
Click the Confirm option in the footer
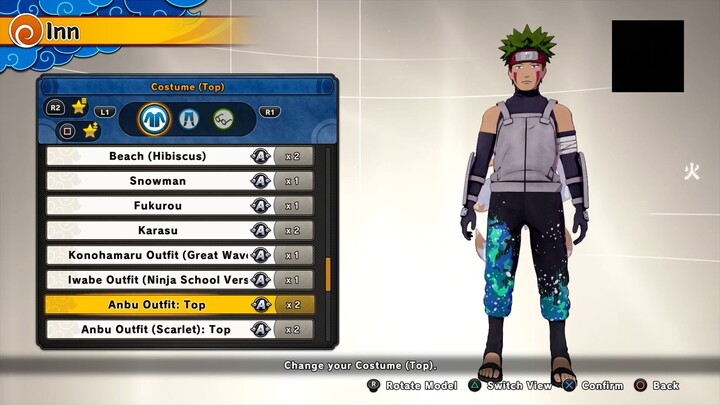(596, 385)
